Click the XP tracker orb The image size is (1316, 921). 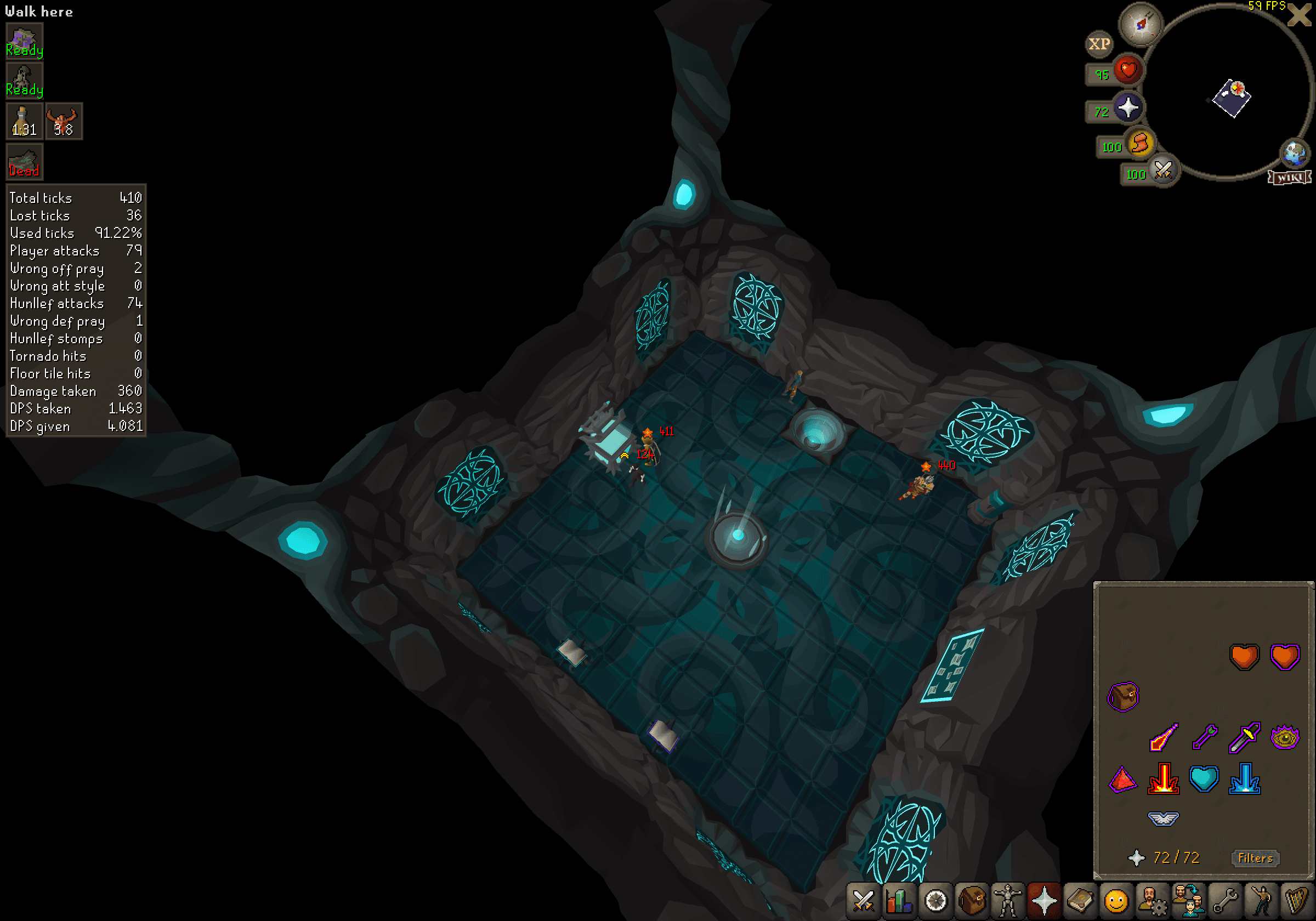[1099, 44]
